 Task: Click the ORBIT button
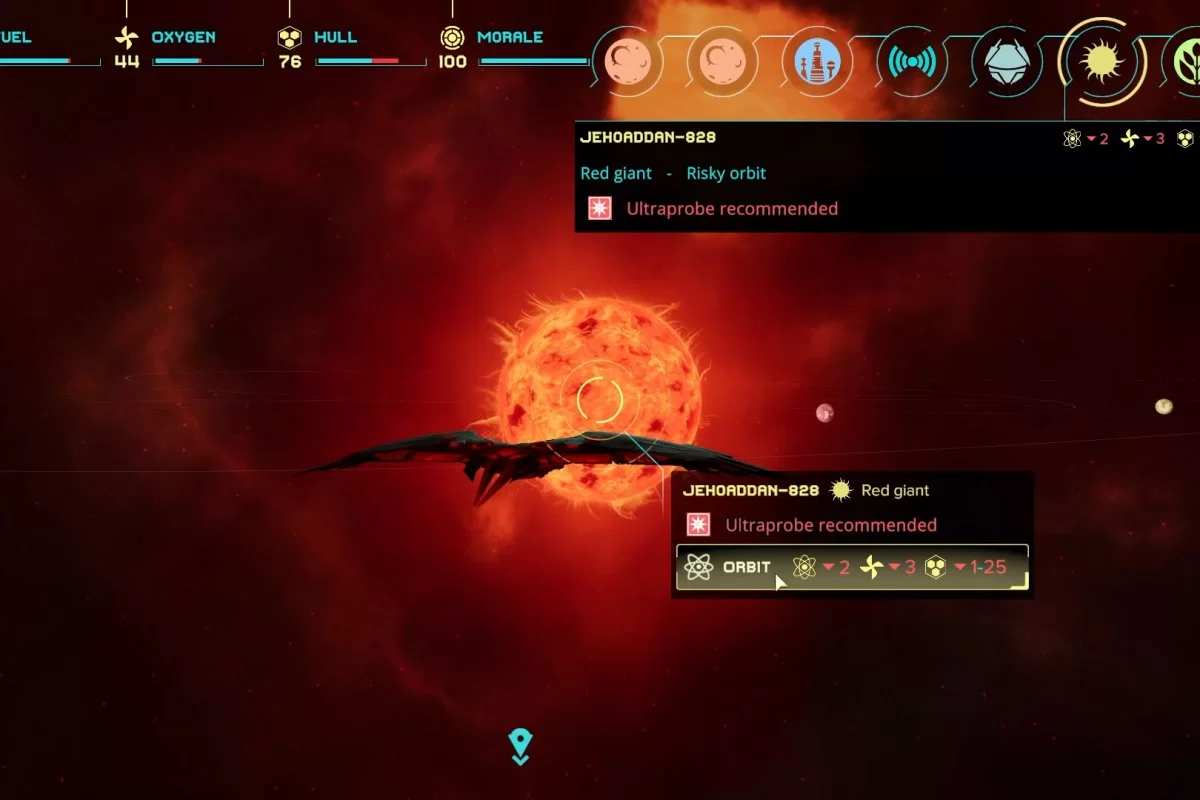[745, 568]
